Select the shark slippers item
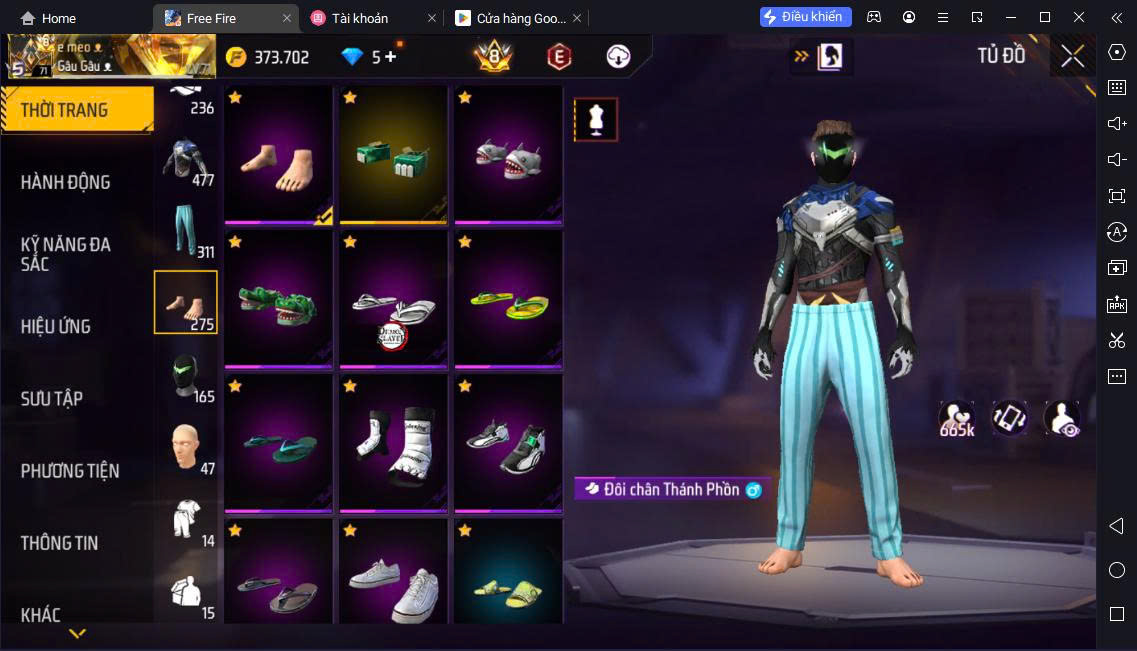The height and width of the screenshot is (651, 1137). click(508, 156)
